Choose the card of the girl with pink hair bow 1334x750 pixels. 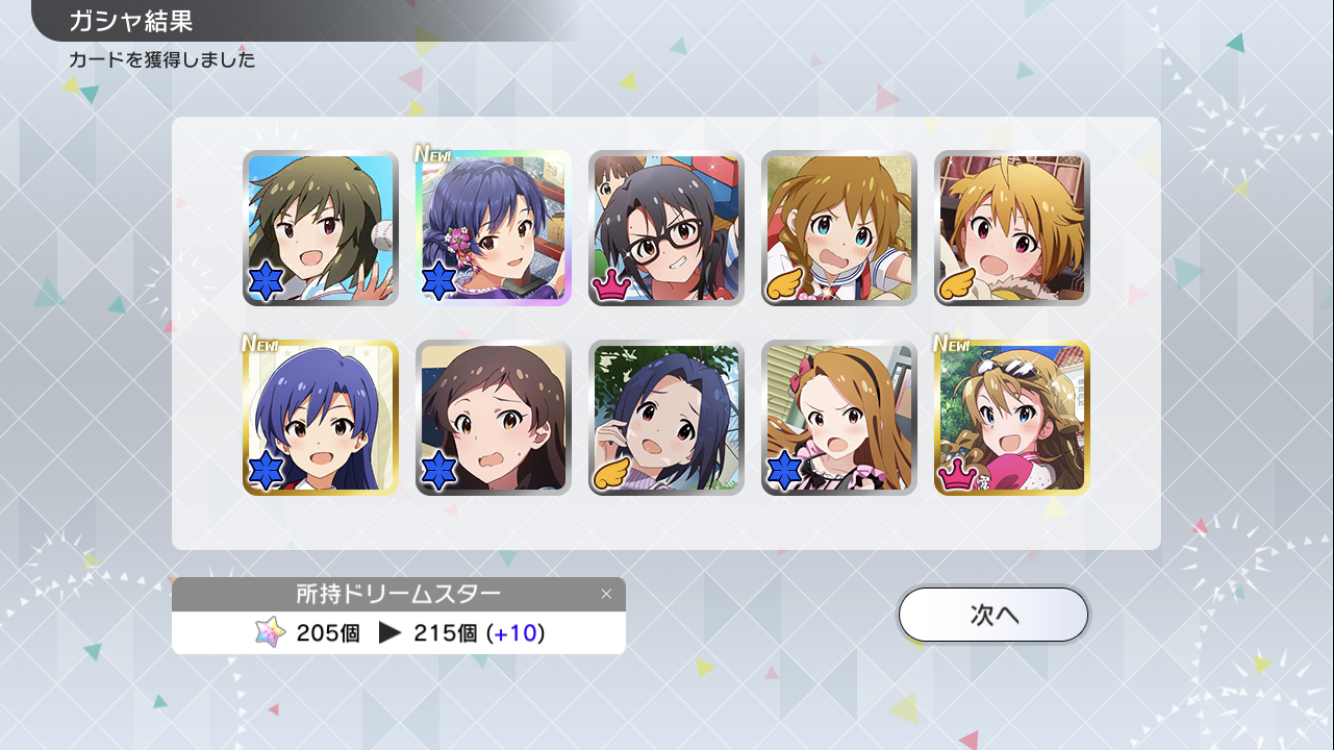click(839, 418)
